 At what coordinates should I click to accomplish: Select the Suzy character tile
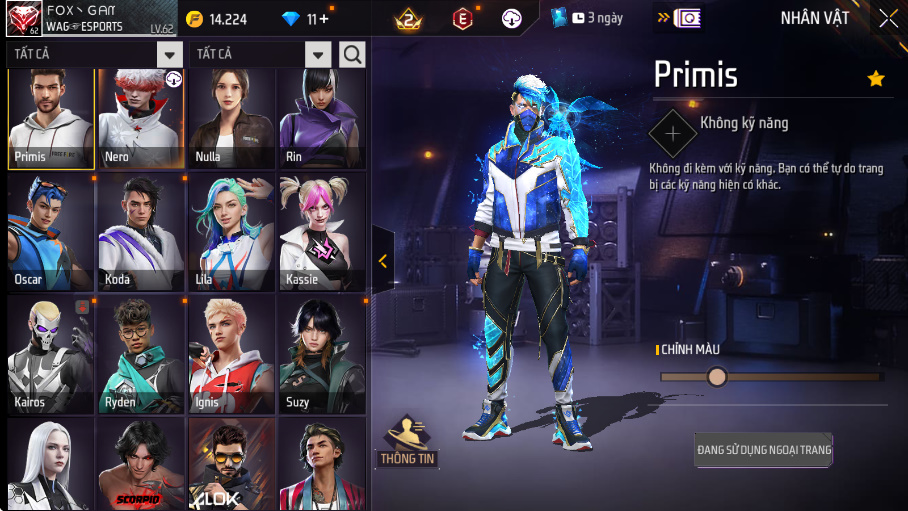pyautogui.click(x=321, y=355)
